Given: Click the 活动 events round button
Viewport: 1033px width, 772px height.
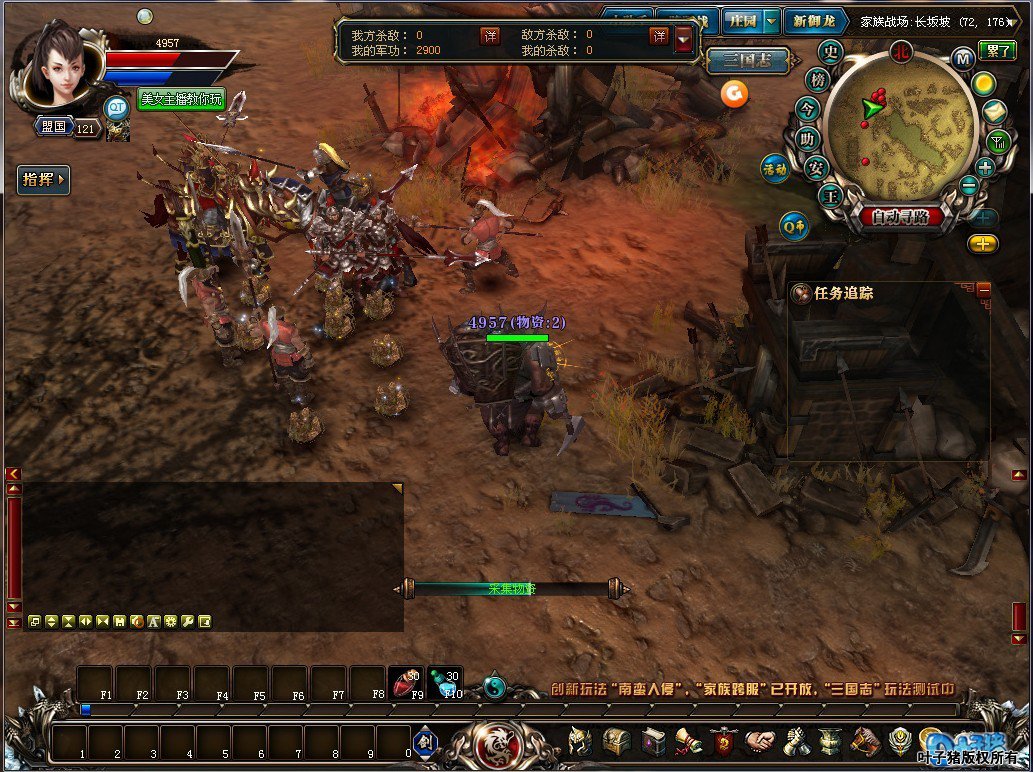Looking at the screenshot, I should pyautogui.click(x=776, y=168).
